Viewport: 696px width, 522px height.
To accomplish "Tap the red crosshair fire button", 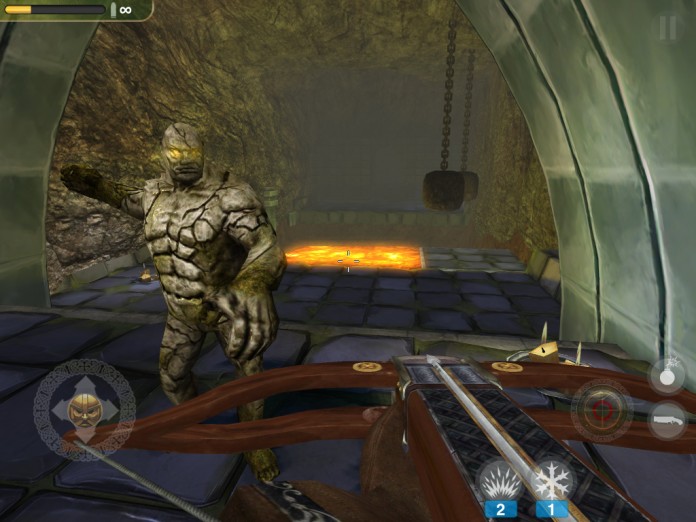I will 601,410.
